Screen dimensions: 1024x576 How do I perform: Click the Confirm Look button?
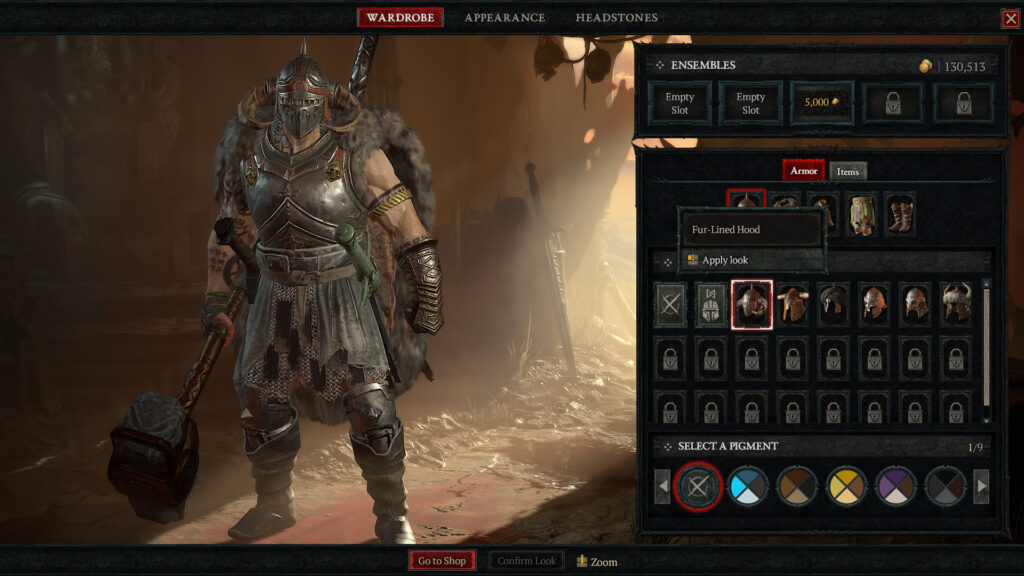(x=527, y=561)
